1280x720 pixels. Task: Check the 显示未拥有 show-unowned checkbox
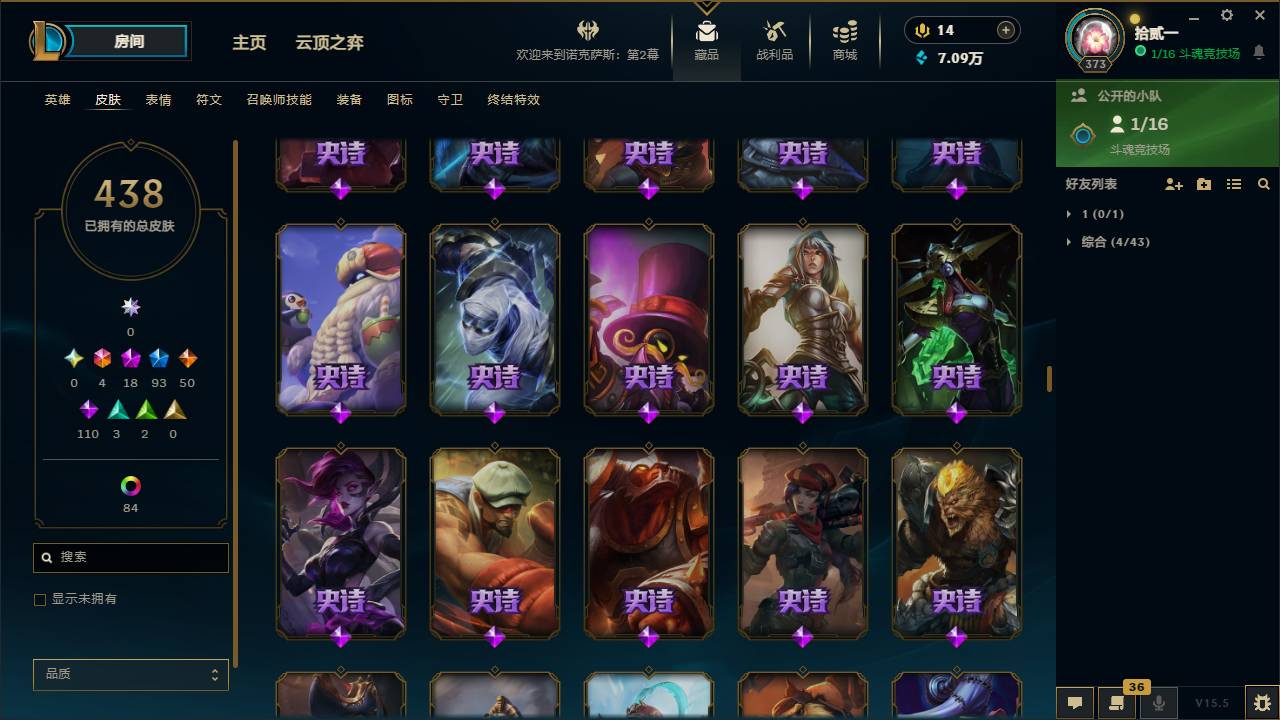[40, 600]
